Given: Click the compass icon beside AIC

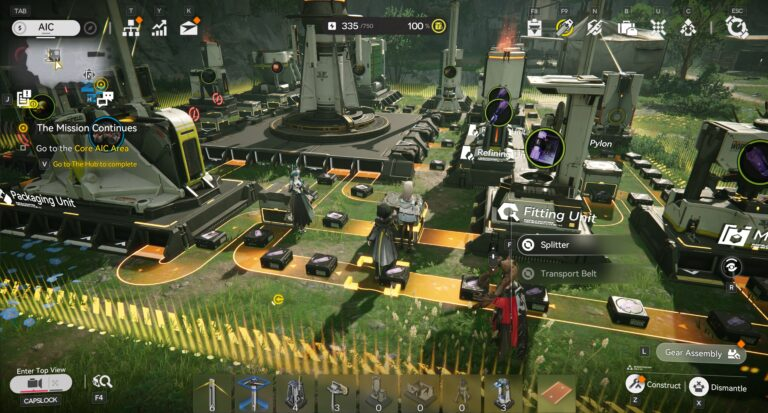Looking at the screenshot, I should click(x=91, y=28).
